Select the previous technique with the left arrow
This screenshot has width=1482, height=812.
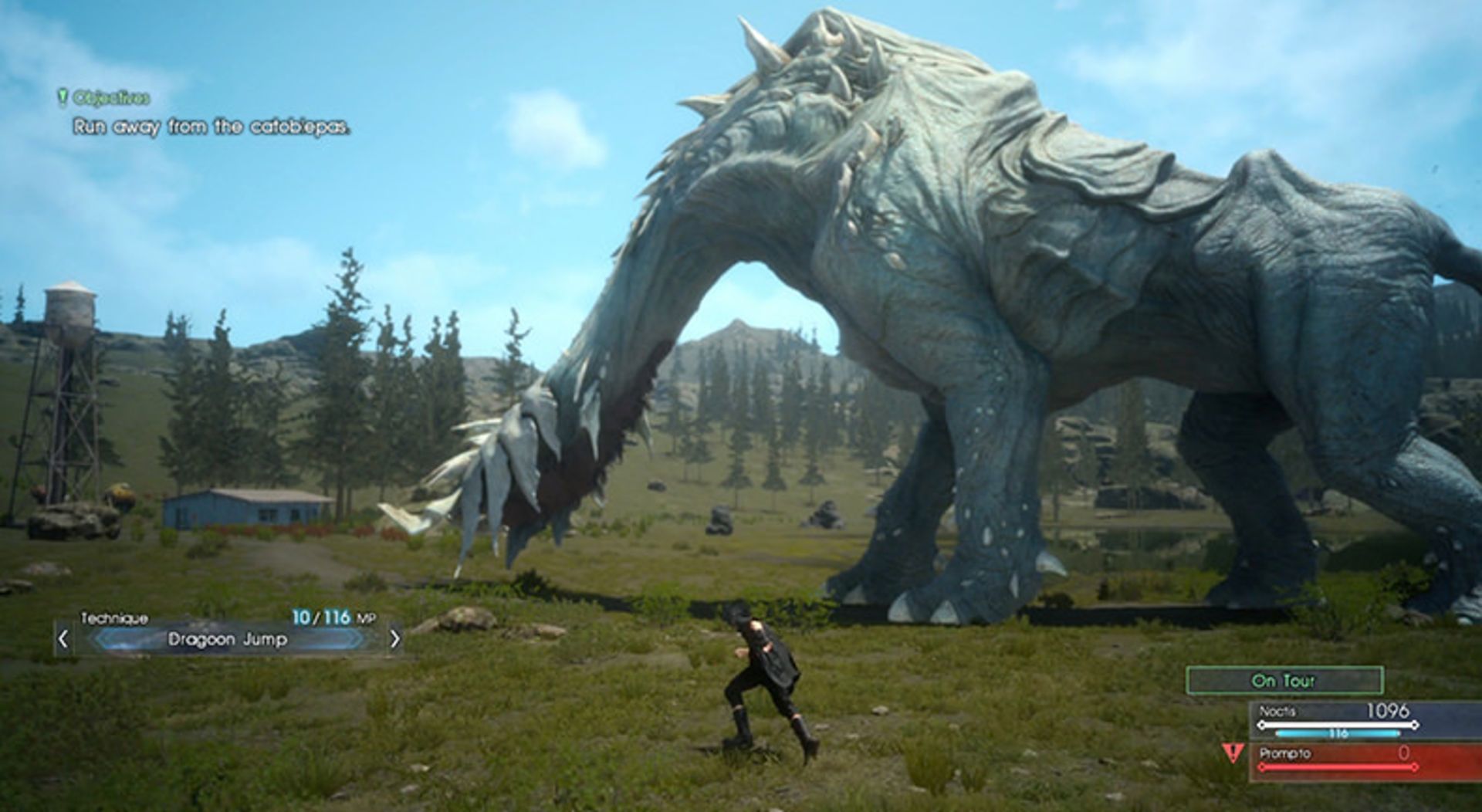coord(63,639)
